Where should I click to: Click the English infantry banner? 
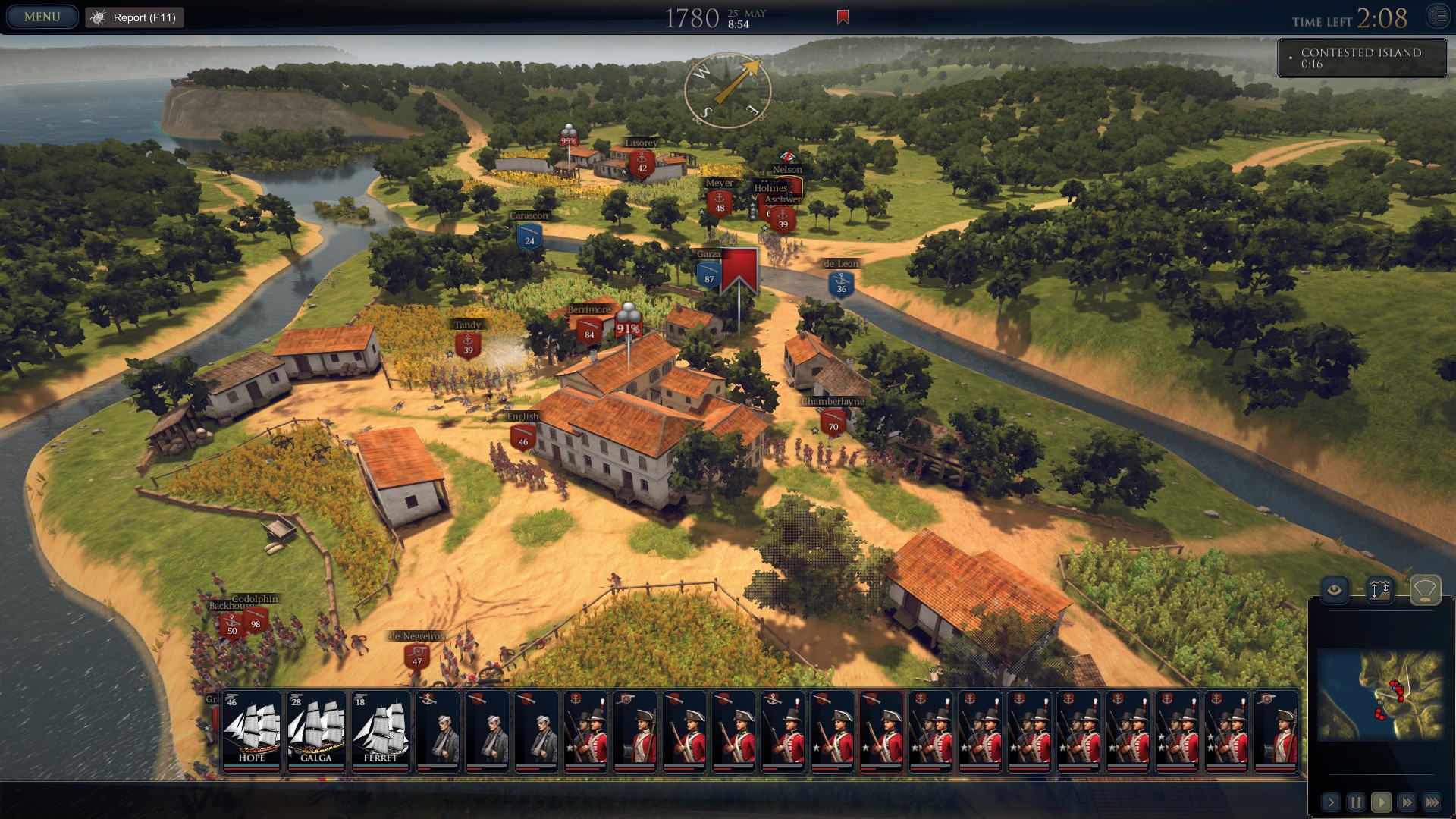[522, 433]
